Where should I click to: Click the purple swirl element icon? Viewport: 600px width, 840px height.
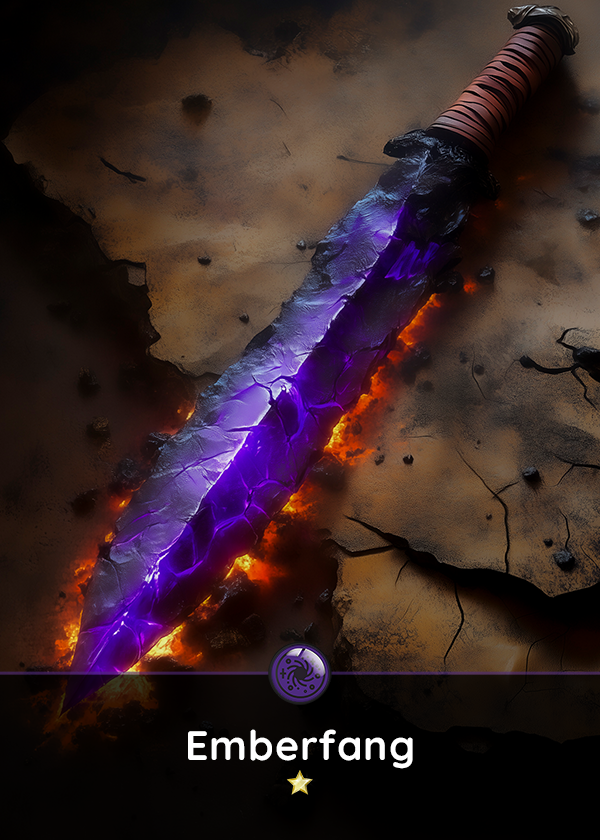(300, 673)
